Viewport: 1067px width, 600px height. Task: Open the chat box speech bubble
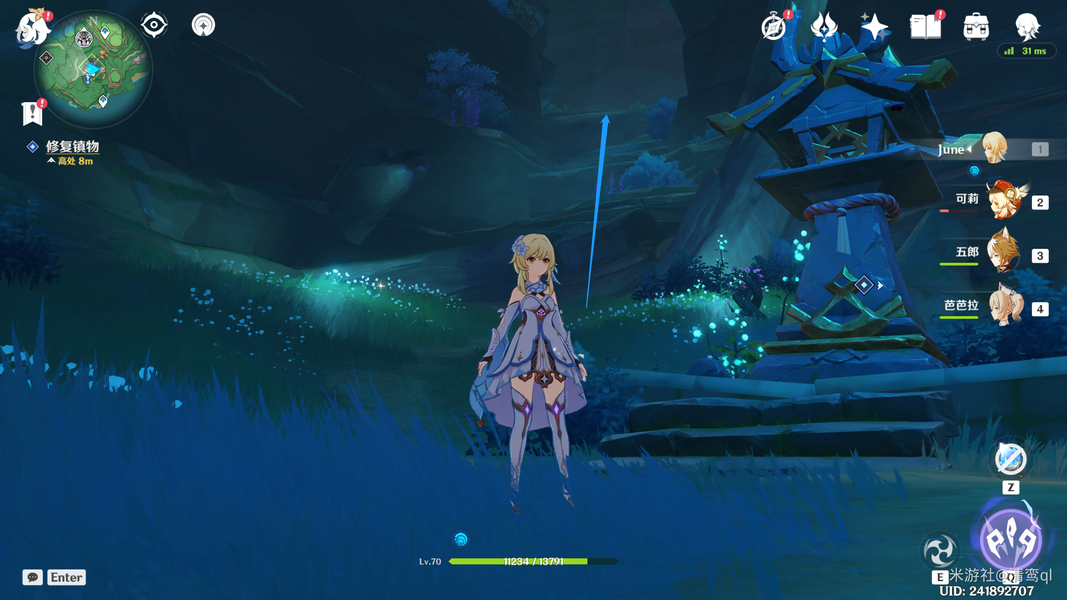pyautogui.click(x=32, y=577)
